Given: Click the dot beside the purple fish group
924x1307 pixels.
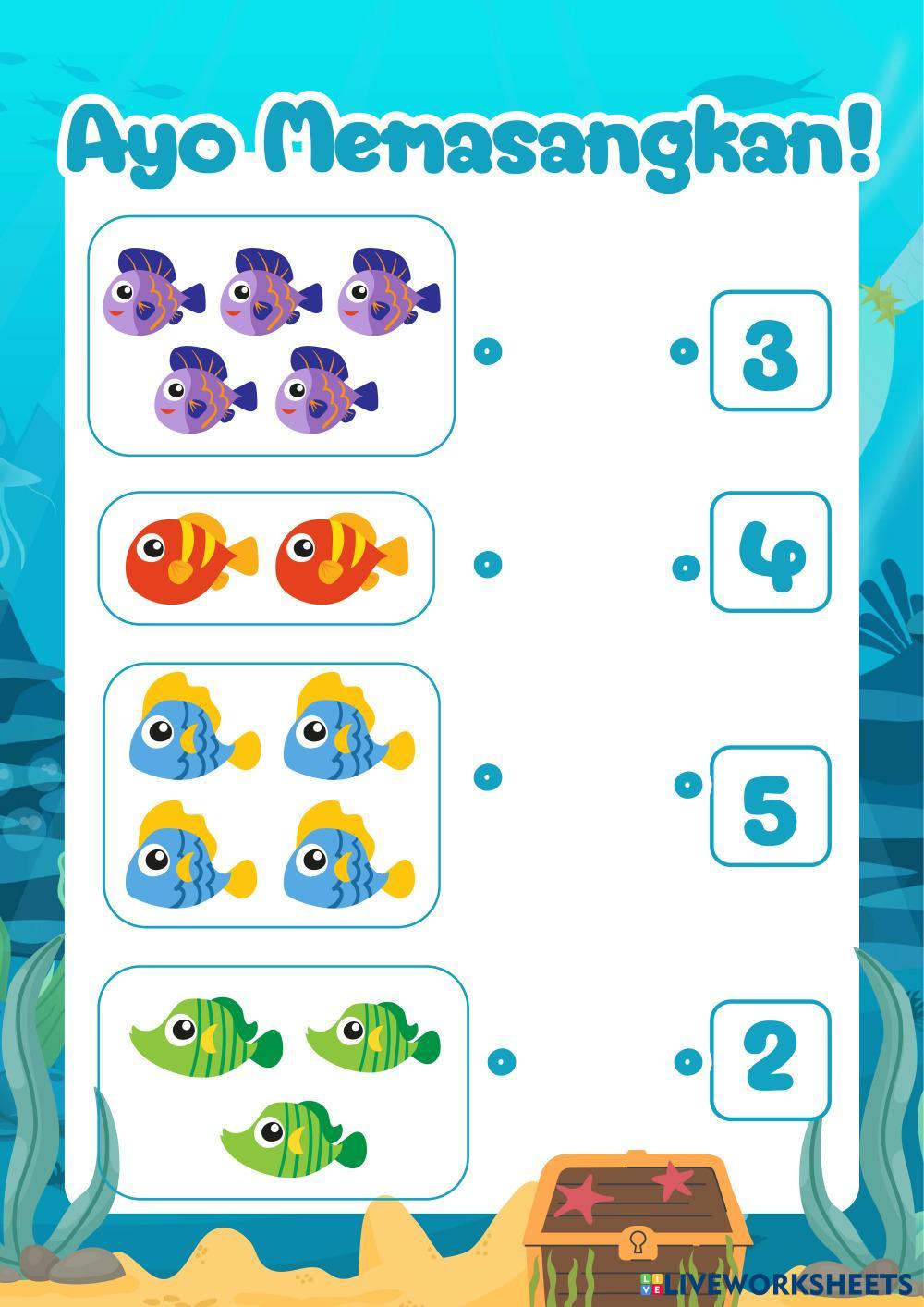Looking at the screenshot, I should (x=487, y=351).
